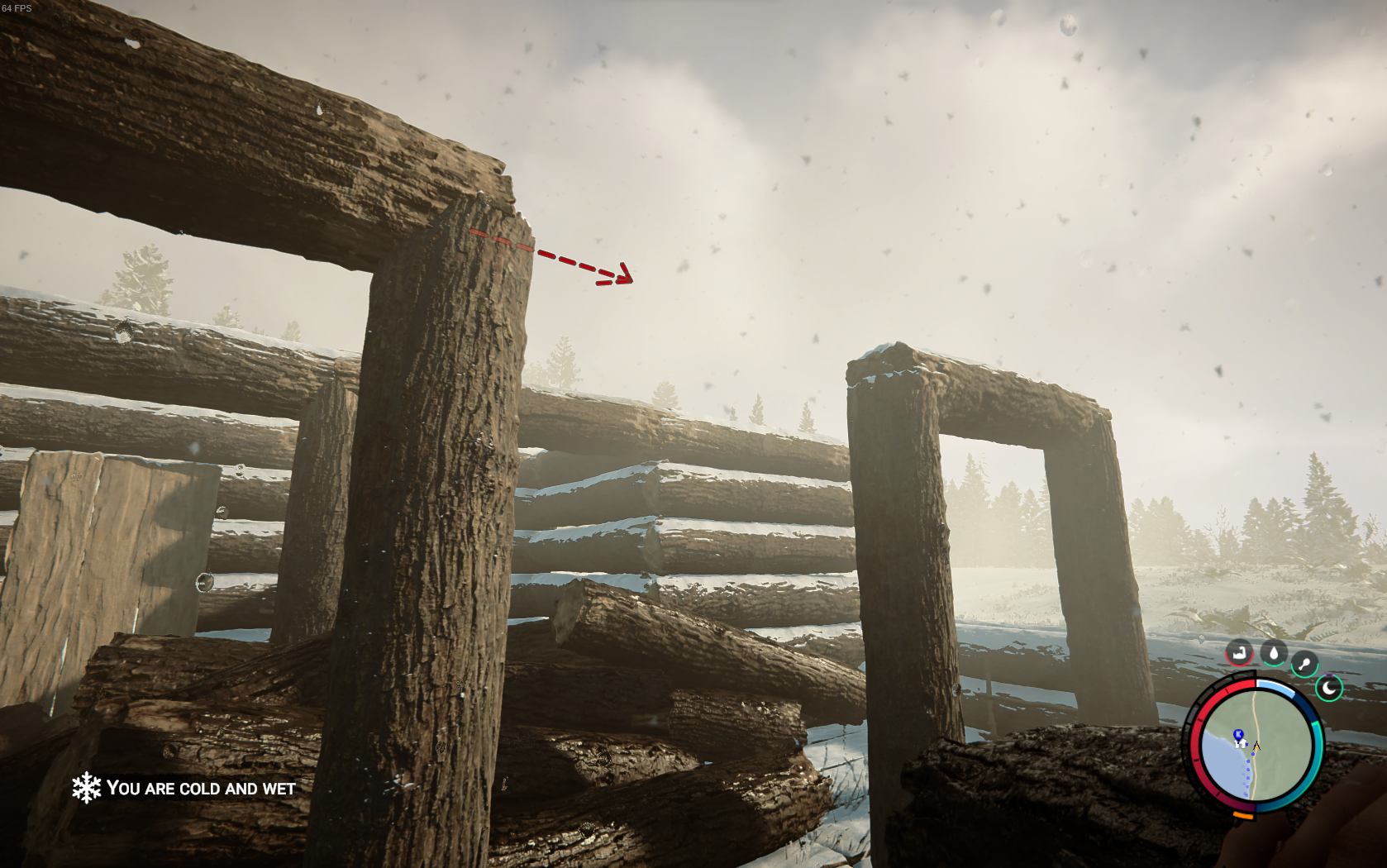This screenshot has height=868, width=1387.
Task: Click the 64 FPS counter
Action: pos(18,8)
